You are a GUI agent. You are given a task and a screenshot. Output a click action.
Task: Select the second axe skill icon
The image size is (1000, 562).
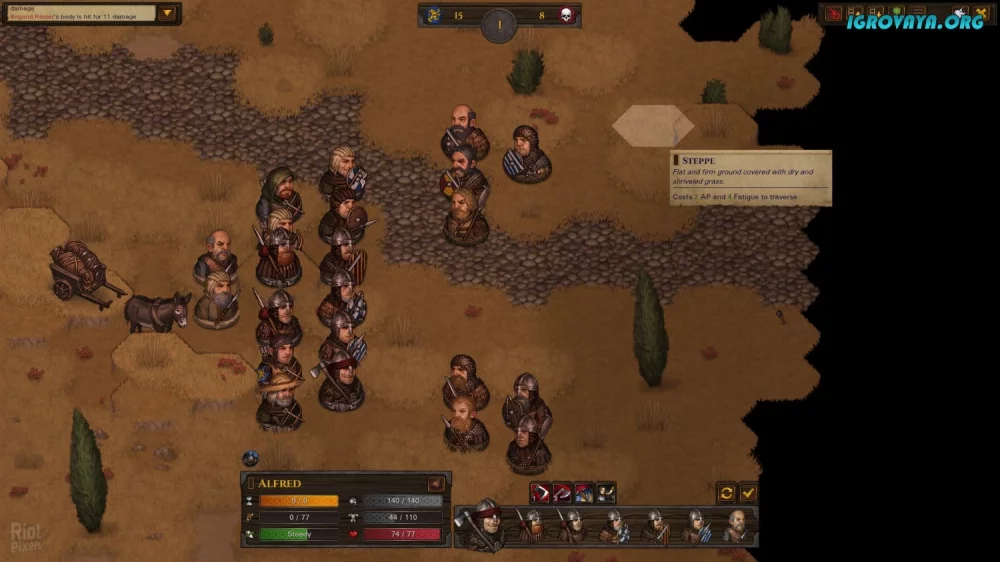(562, 493)
